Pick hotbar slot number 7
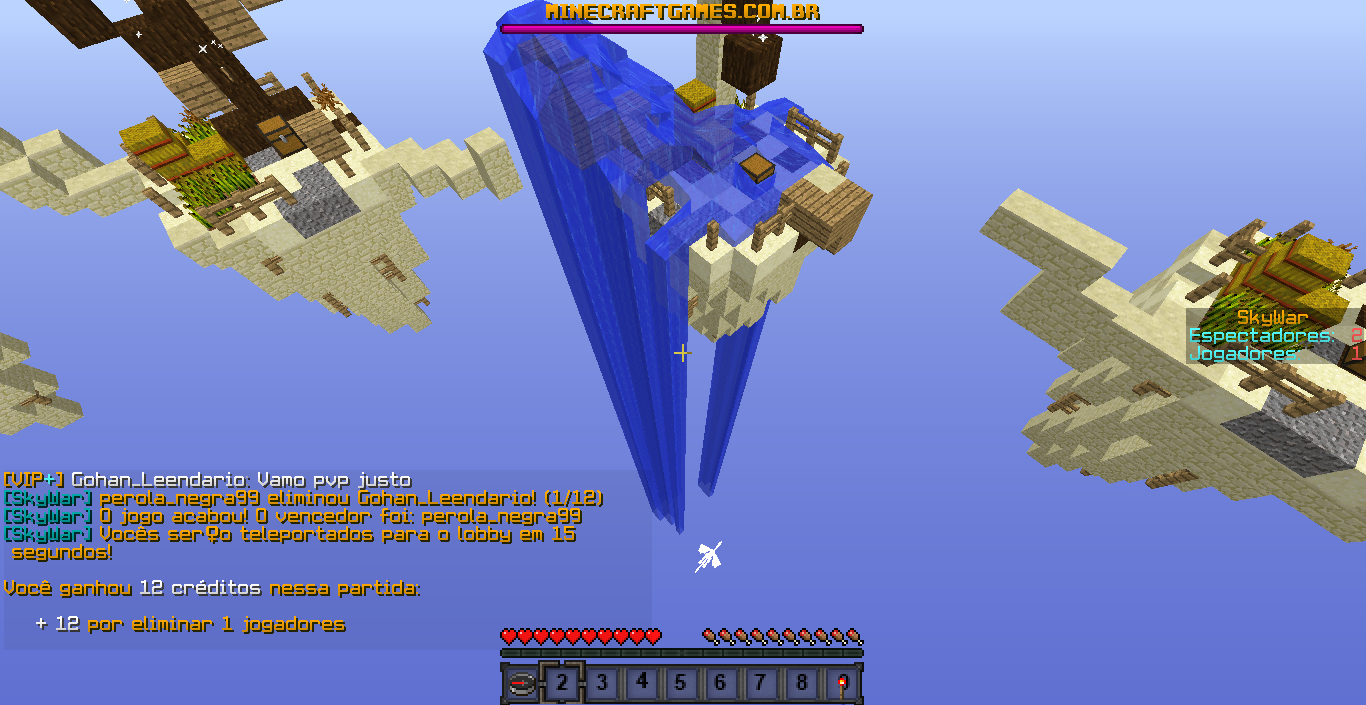 pyautogui.click(x=761, y=684)
